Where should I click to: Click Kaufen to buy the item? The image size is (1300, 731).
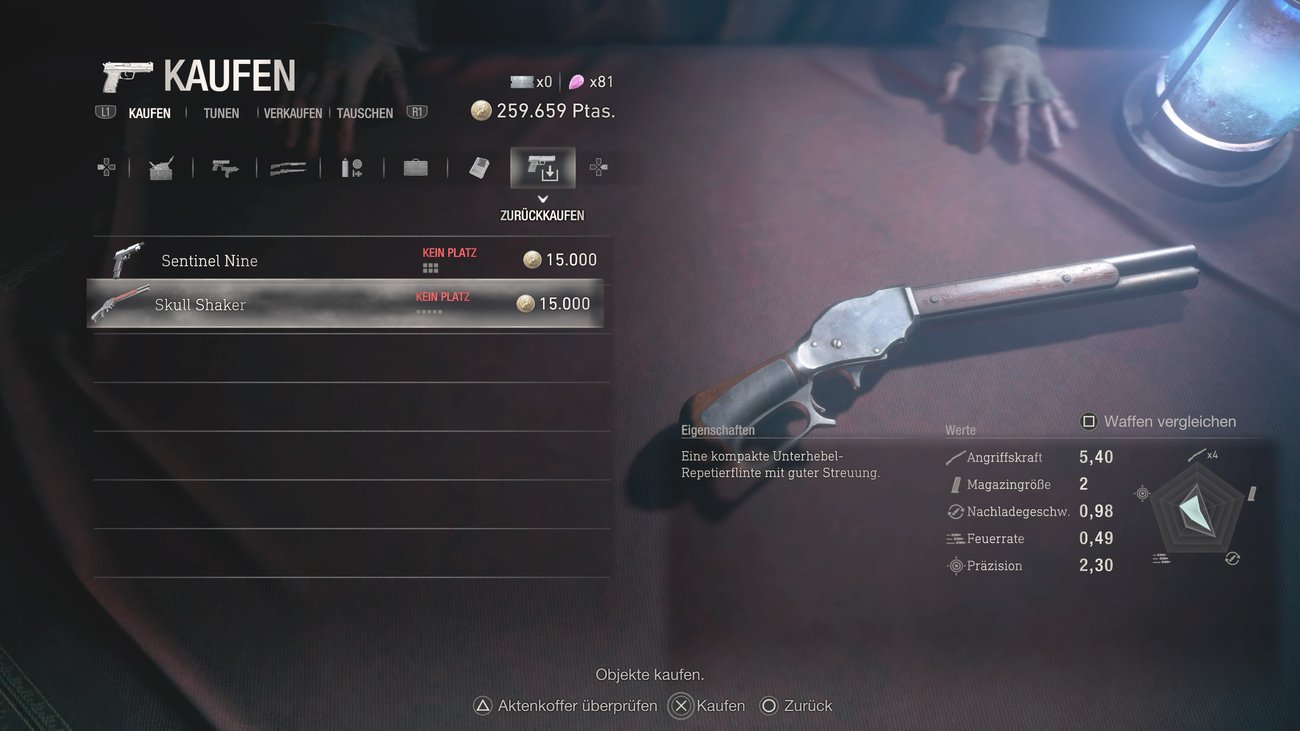point(708,706)
